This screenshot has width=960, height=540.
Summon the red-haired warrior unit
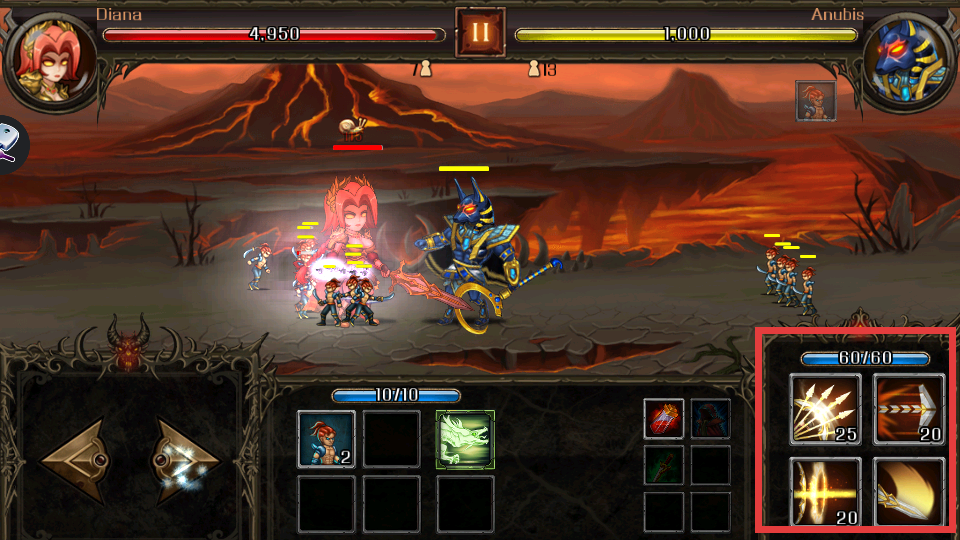[326, 439]
